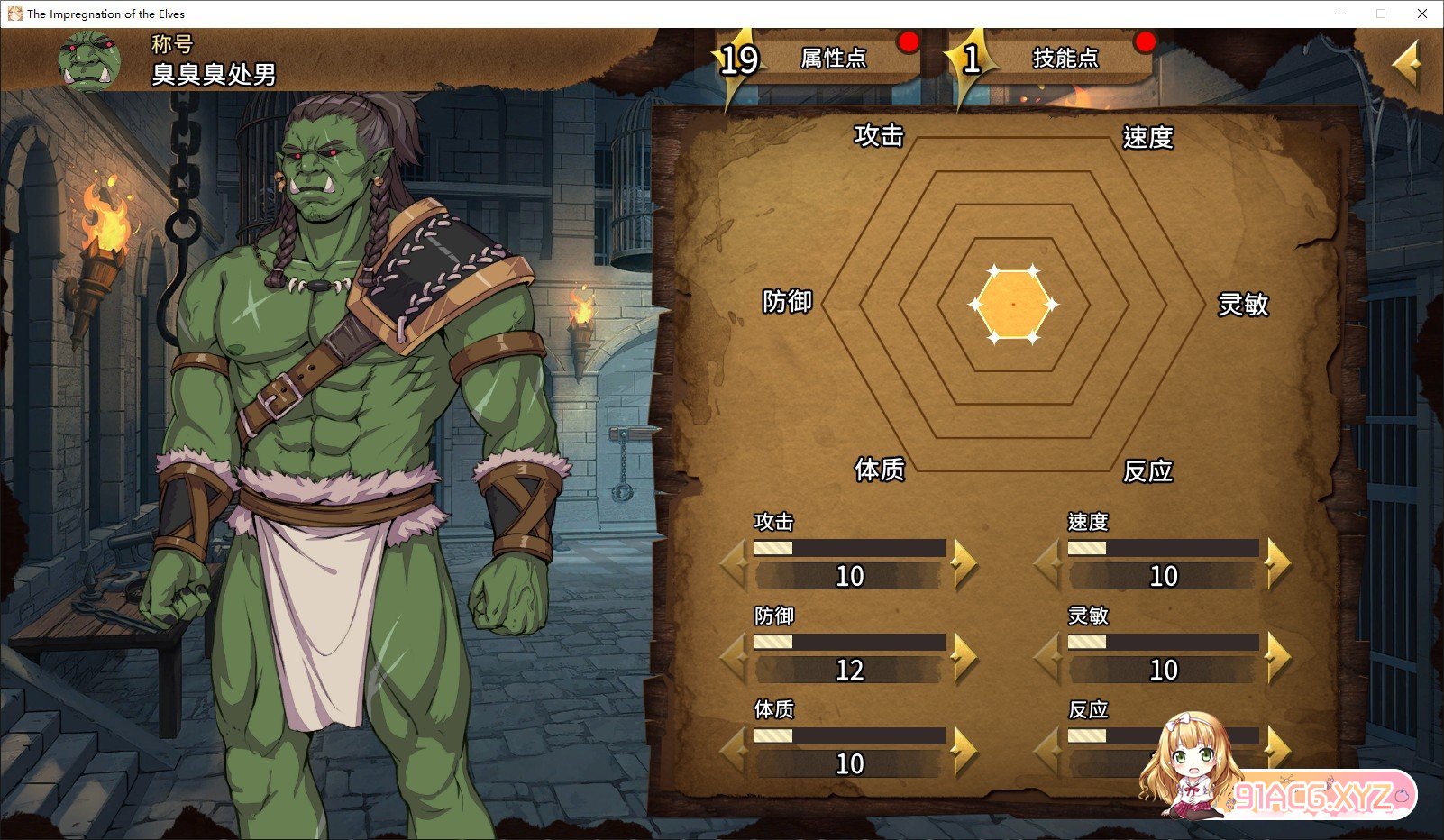The height and width of the screenshot is (840, 1444).
Task: Lower the 速度 speed stat
Action: 1049,563
